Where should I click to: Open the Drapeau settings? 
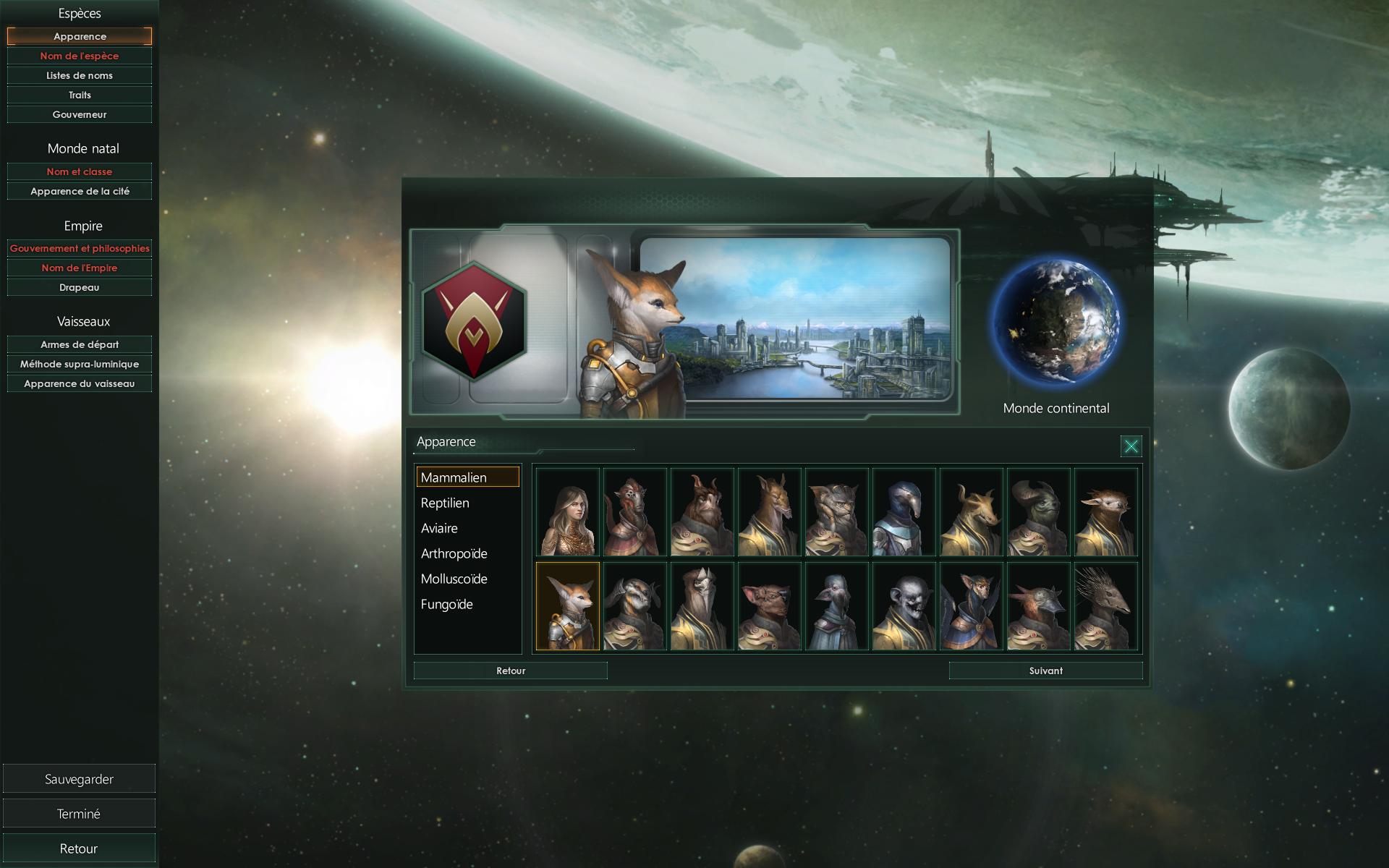[x=80, y=287]
